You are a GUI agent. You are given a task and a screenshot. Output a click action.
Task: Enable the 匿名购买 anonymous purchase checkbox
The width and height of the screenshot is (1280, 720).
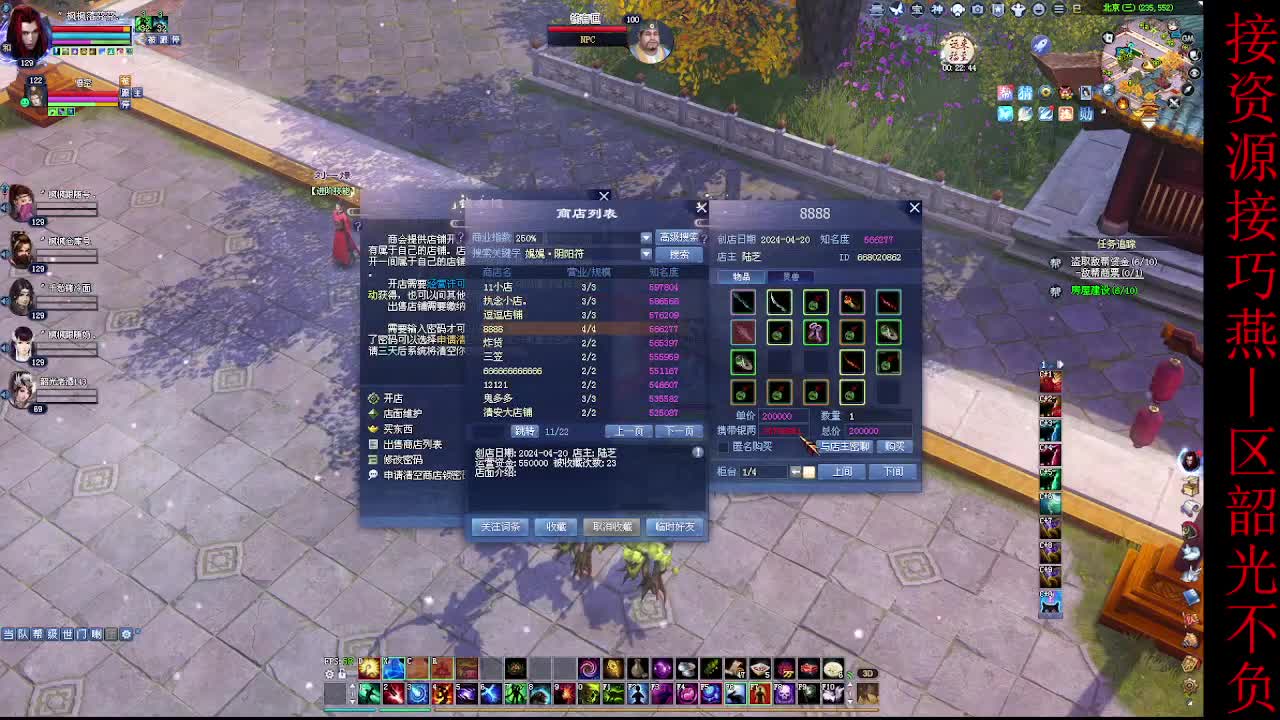[723, 447]
